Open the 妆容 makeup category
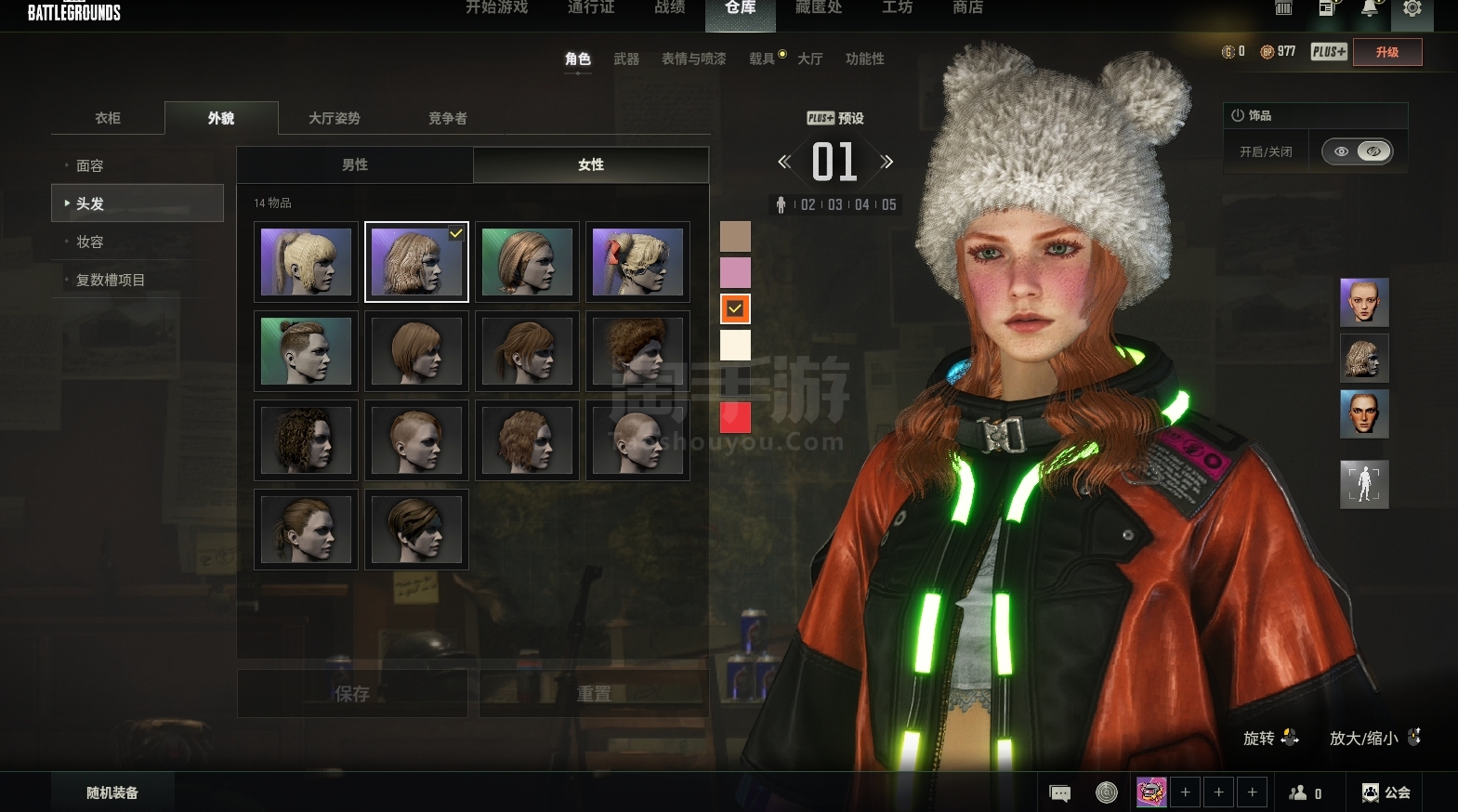Viewport: 1458px width, 812px height. point(90,242)
